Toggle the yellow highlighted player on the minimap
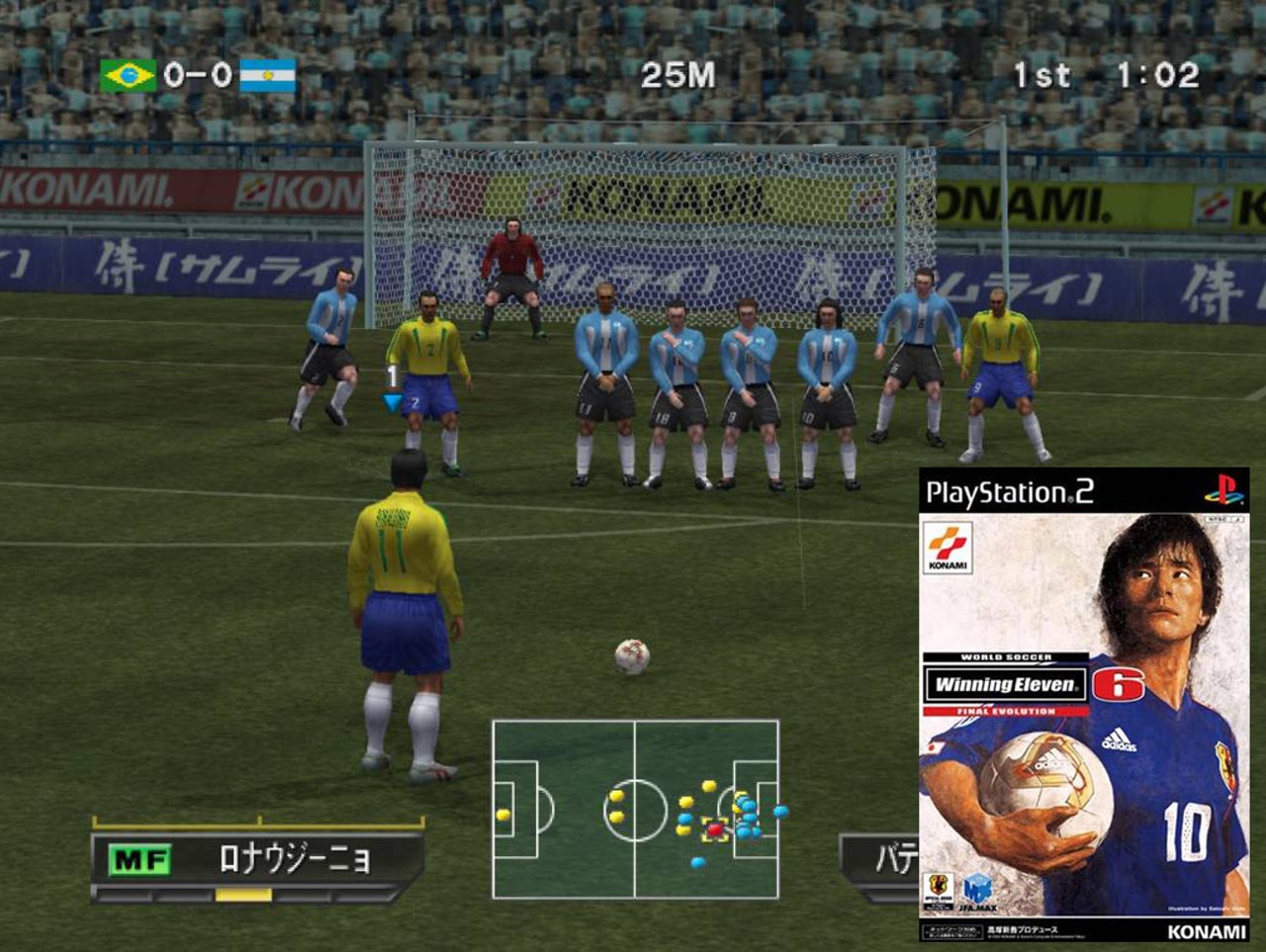 tap(715, 829)
